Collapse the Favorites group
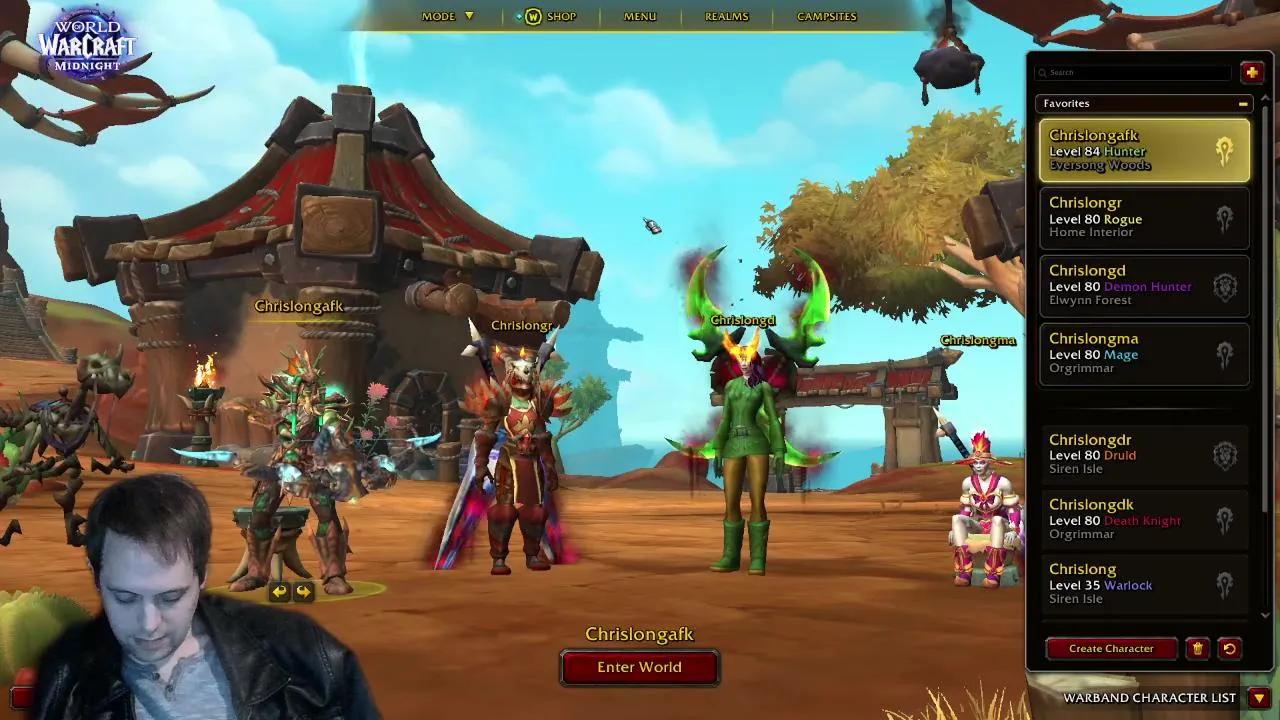The image size is (1280, 720). click(x=1242, y=103)
